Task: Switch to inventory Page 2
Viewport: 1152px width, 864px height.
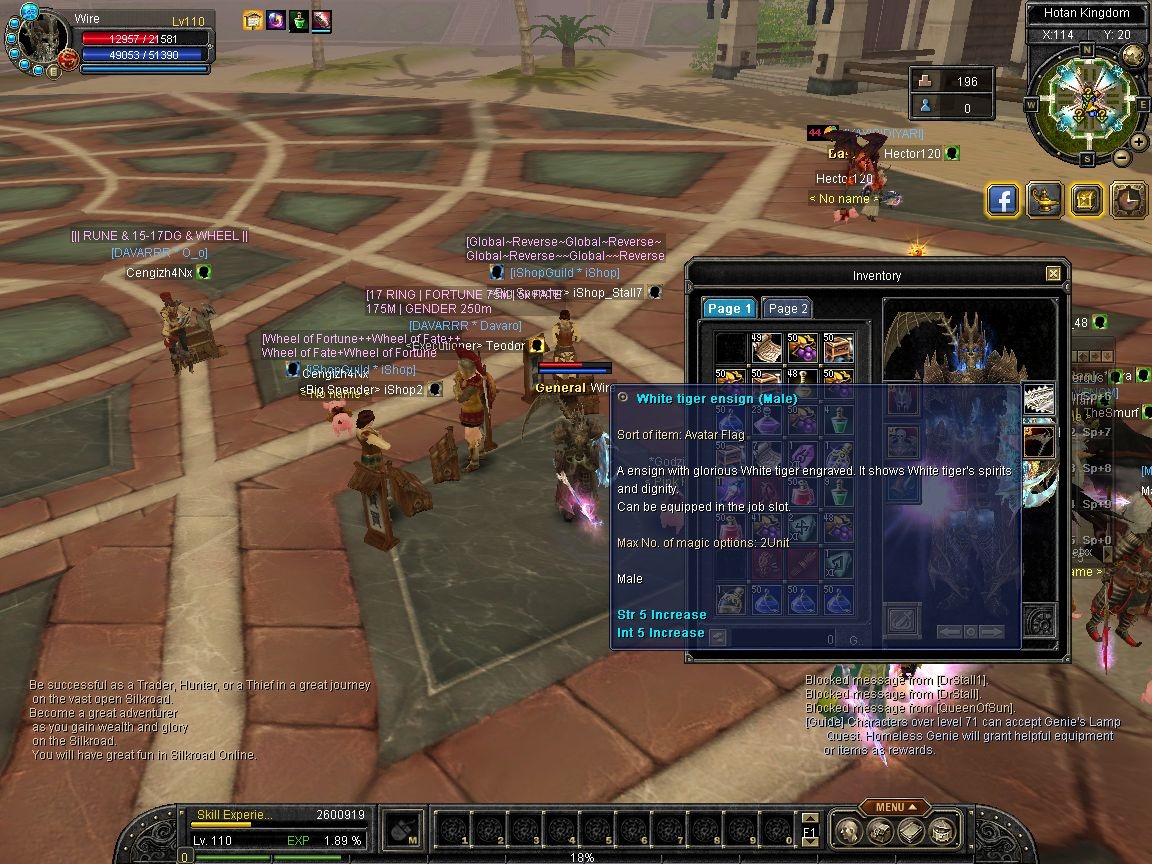Action: pyautogui.click(x=788, y=309)
